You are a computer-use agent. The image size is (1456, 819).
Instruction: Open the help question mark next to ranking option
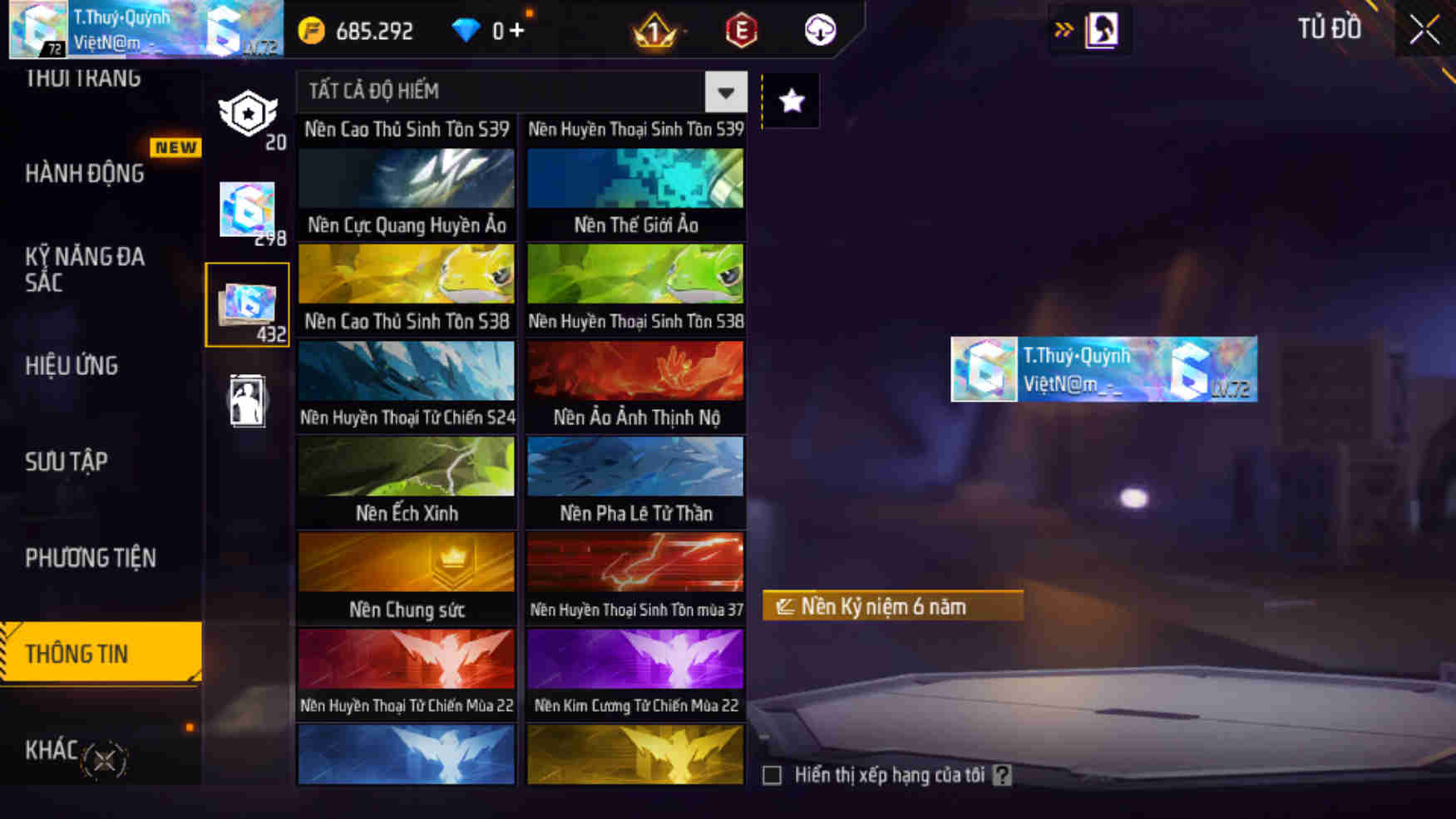(1004, 775)
